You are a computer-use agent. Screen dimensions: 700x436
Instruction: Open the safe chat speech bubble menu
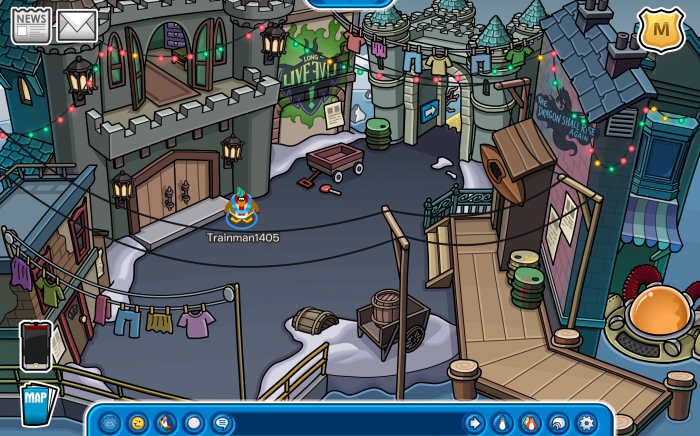tap(221, 423)
